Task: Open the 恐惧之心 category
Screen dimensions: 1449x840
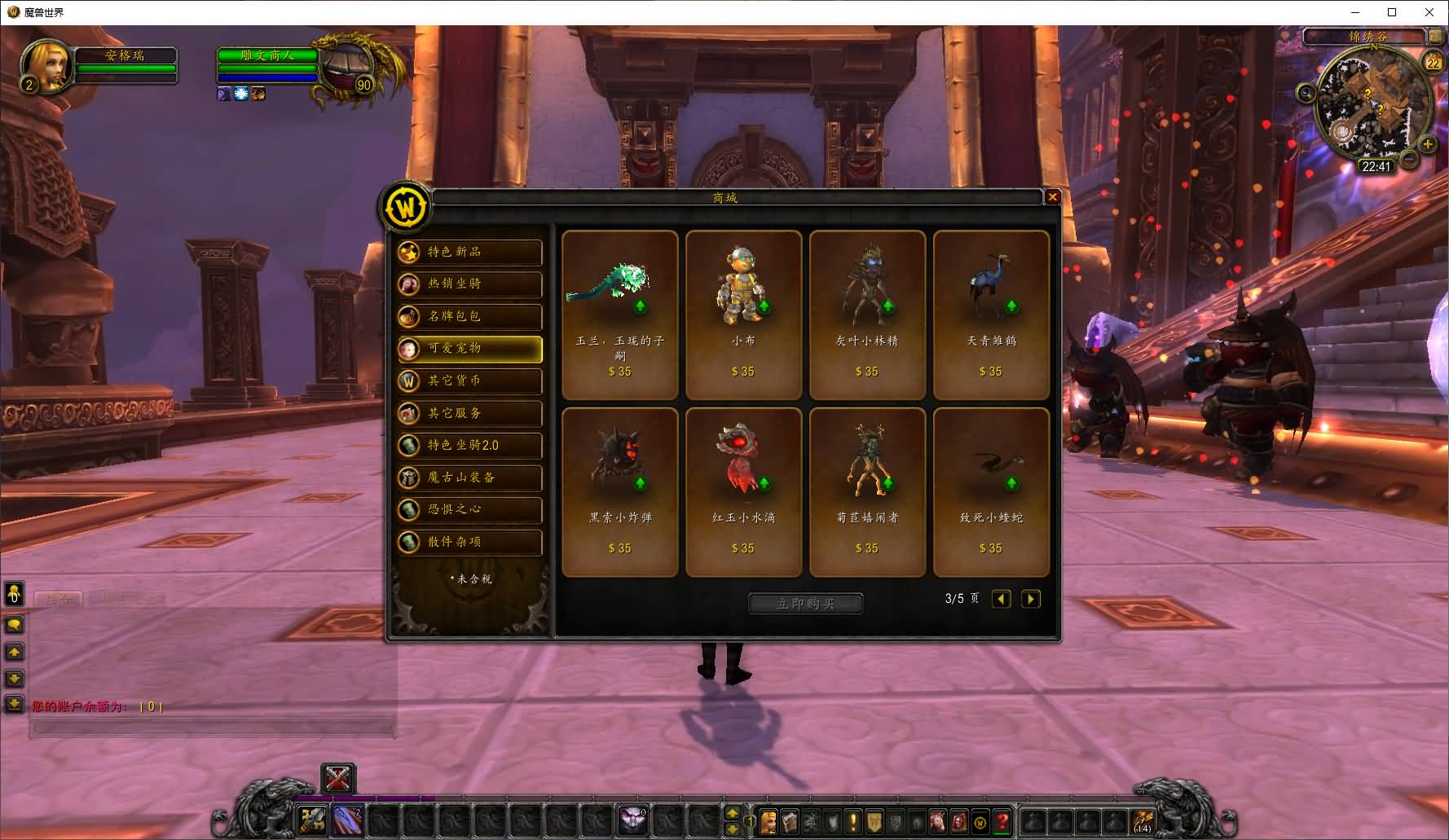Action: tap(470, 509)
